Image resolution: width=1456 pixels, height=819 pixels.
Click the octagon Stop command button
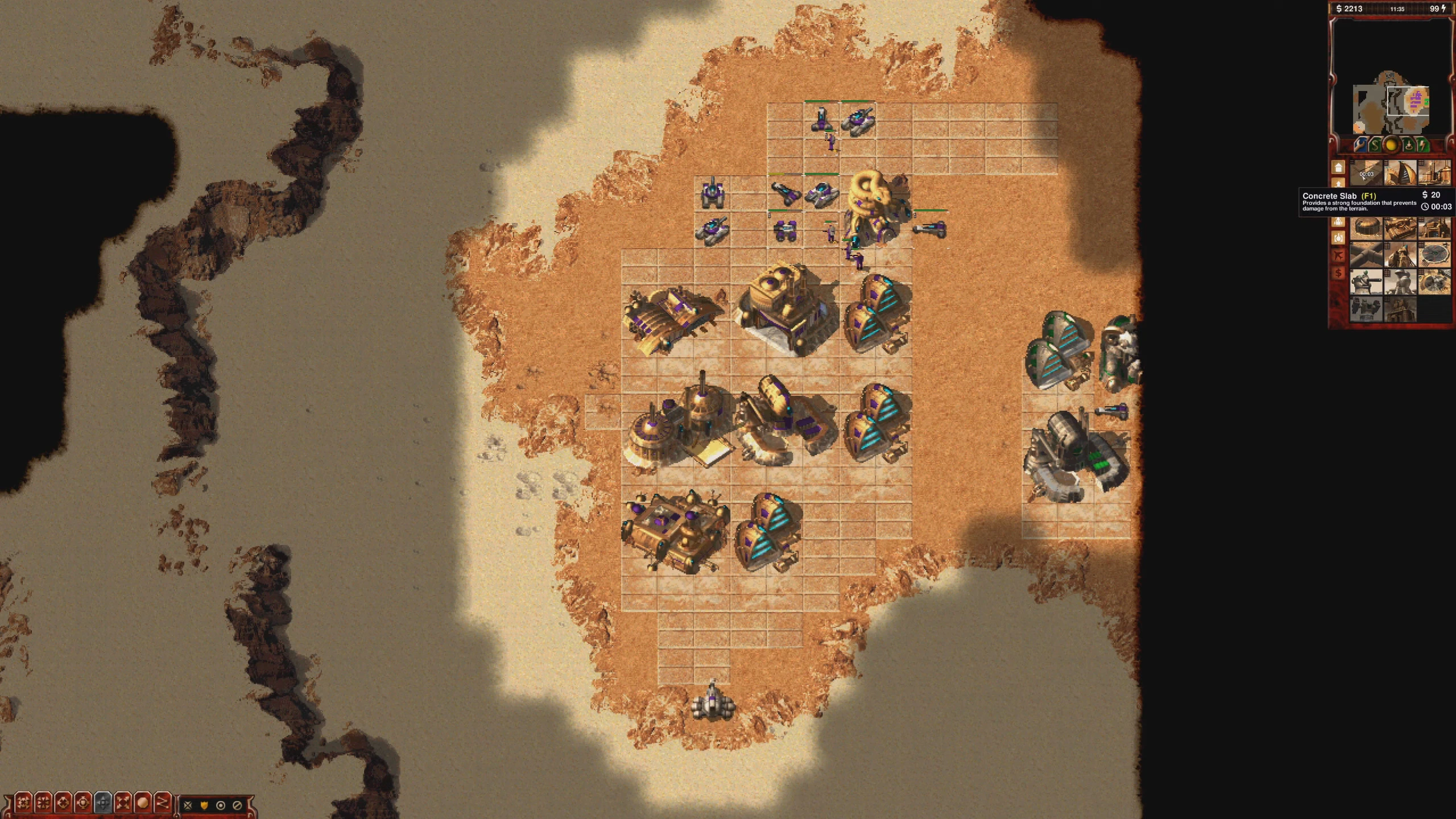[143, 803]
